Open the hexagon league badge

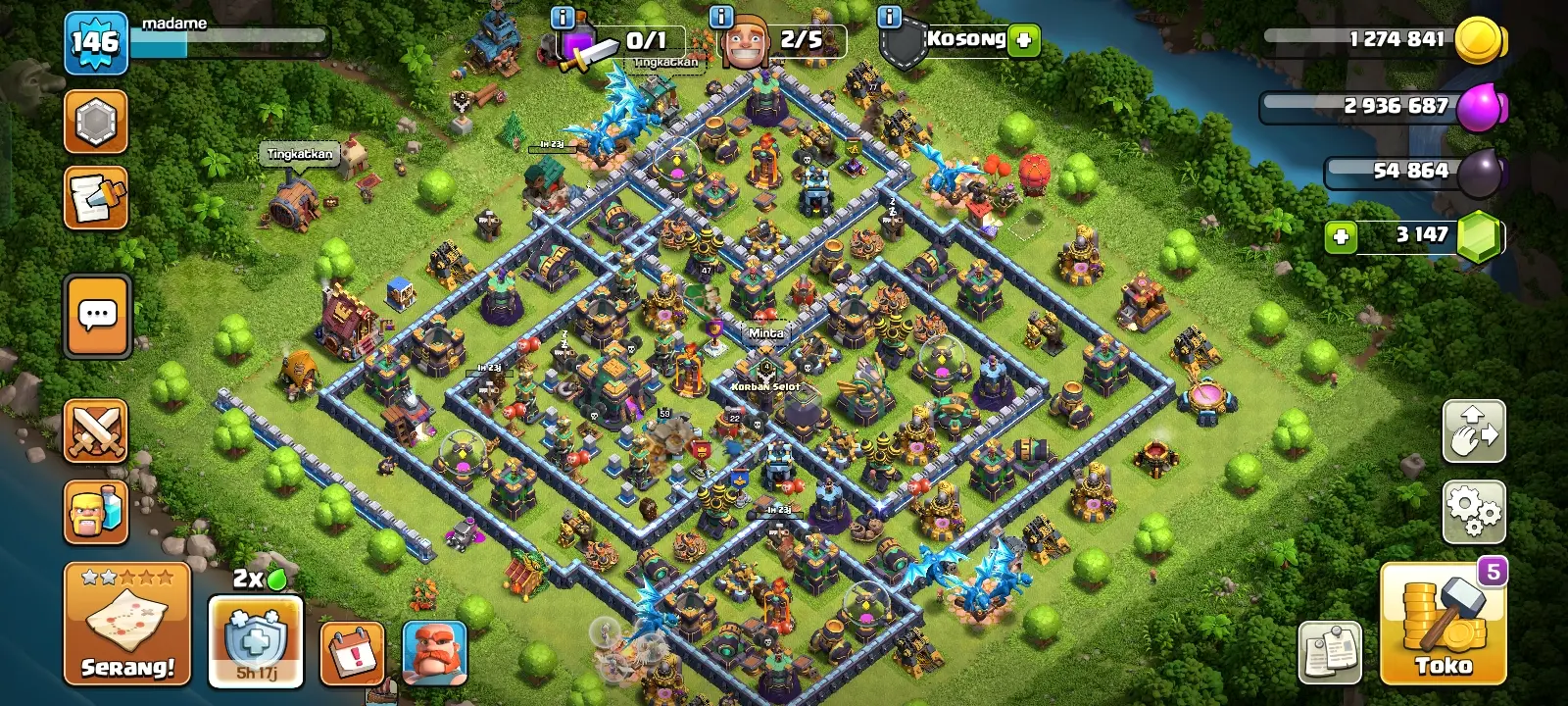tap(96, 122)
